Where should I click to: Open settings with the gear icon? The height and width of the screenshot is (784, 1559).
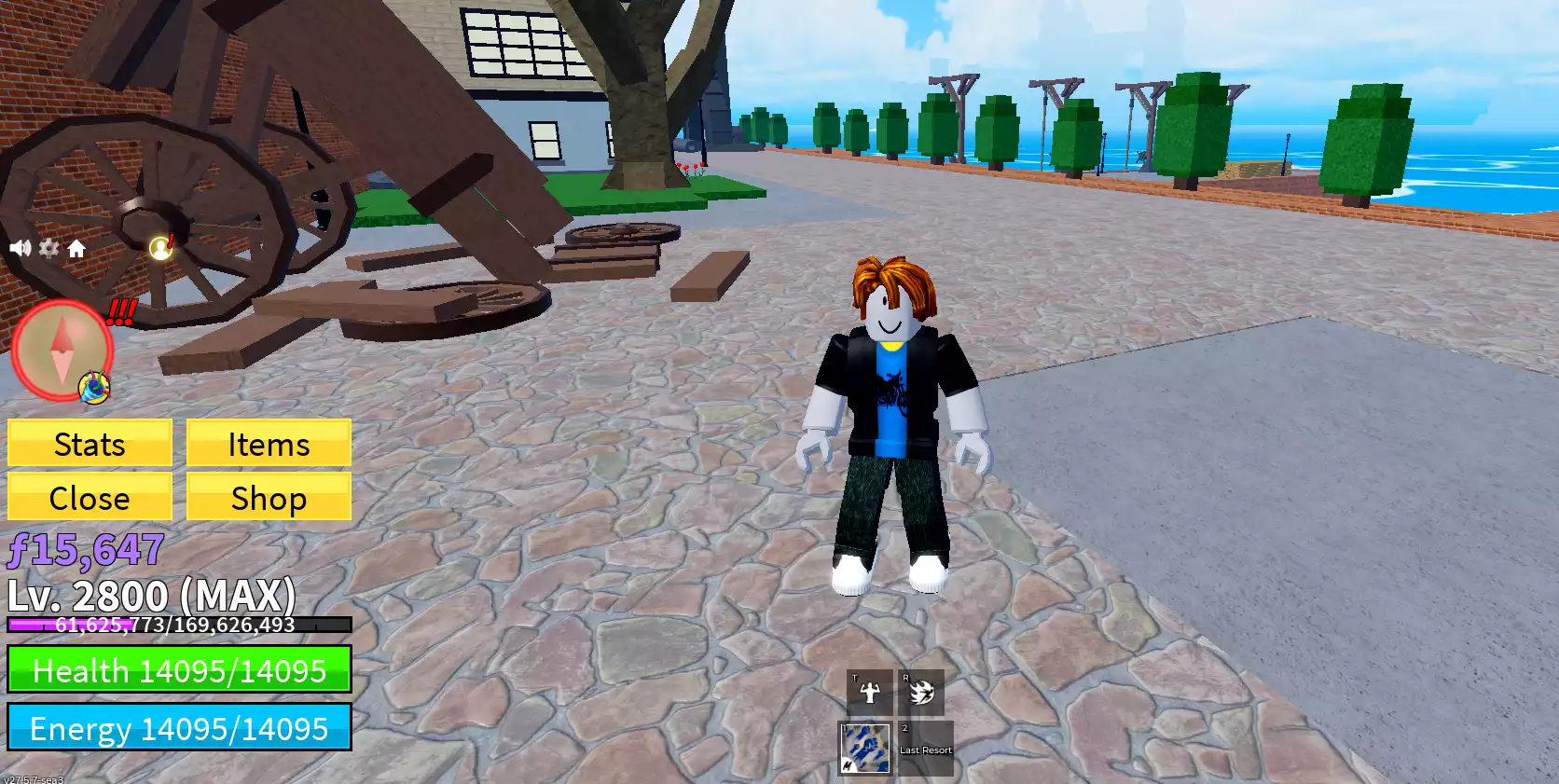pyautogui.click(x=48, y=248)
